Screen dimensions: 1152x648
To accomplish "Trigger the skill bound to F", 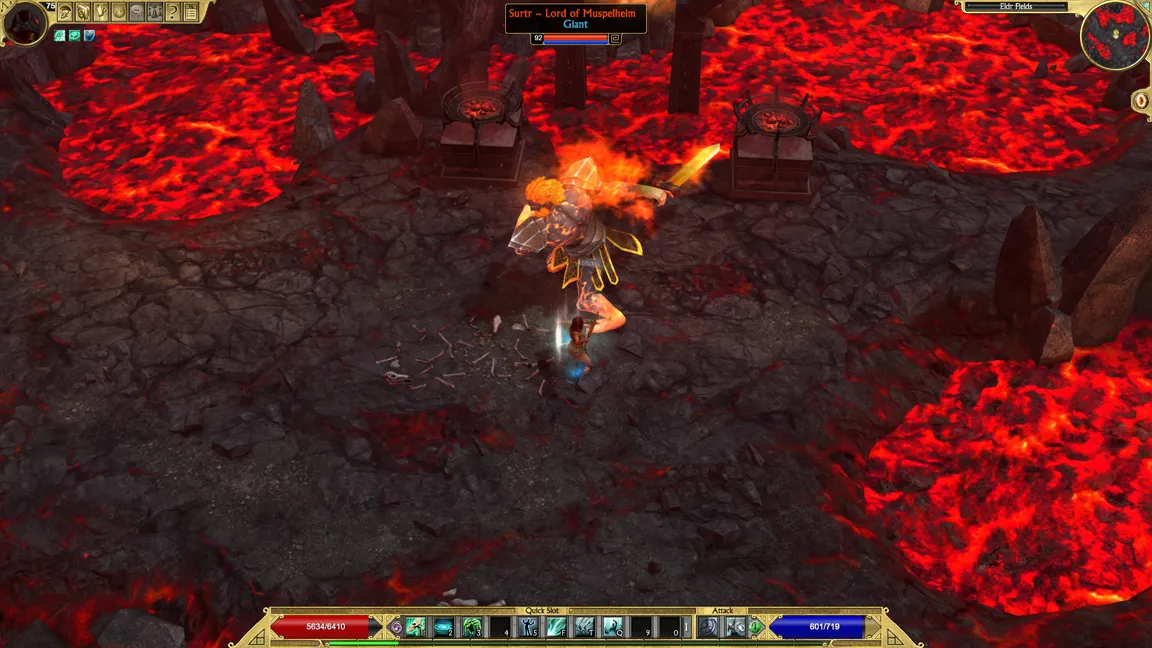I will [556, 627].
